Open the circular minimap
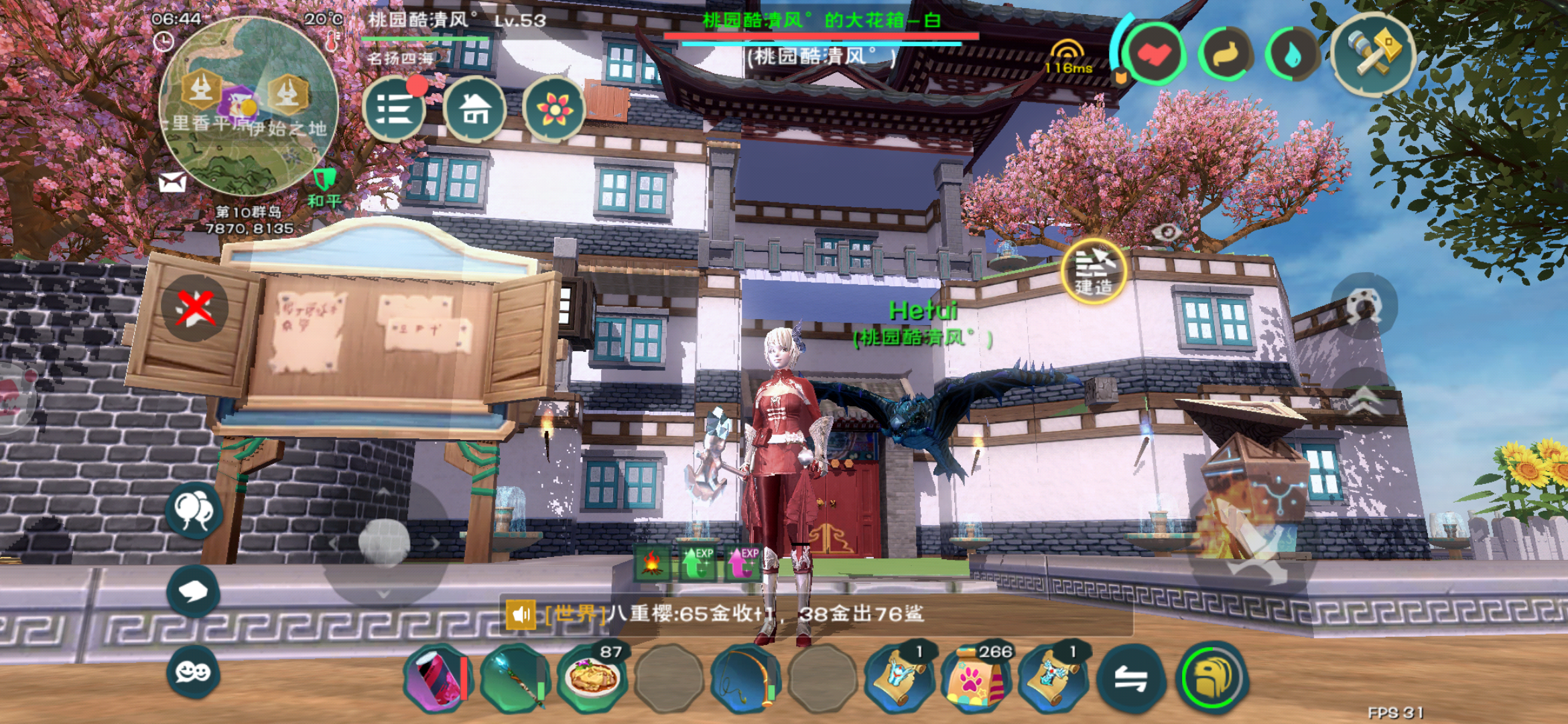Screen dimensions: 1568x724 [248, 105]
